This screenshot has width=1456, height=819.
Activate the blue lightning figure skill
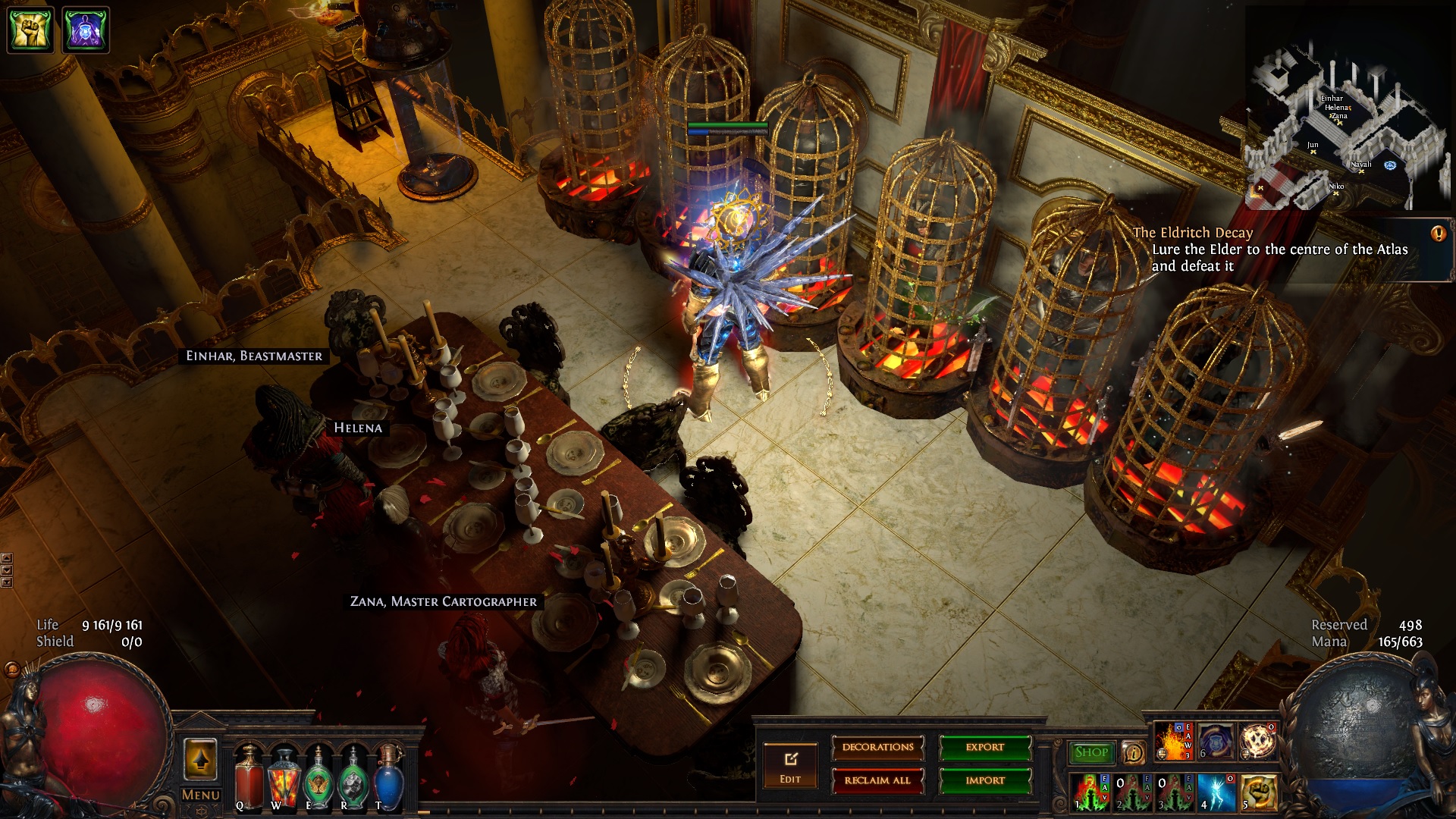pos(1218,792)
